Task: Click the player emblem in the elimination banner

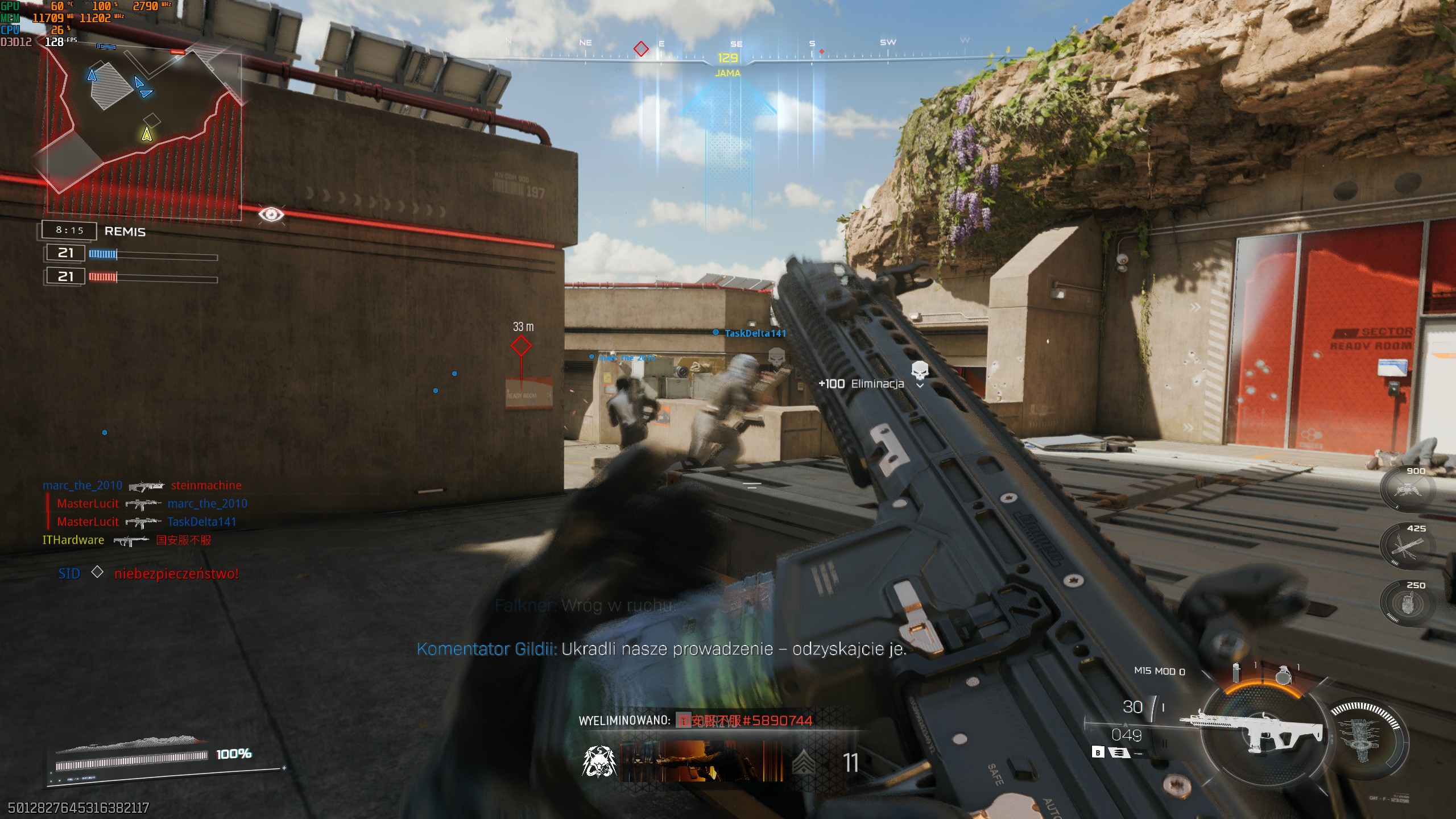Action: point(599,762)
